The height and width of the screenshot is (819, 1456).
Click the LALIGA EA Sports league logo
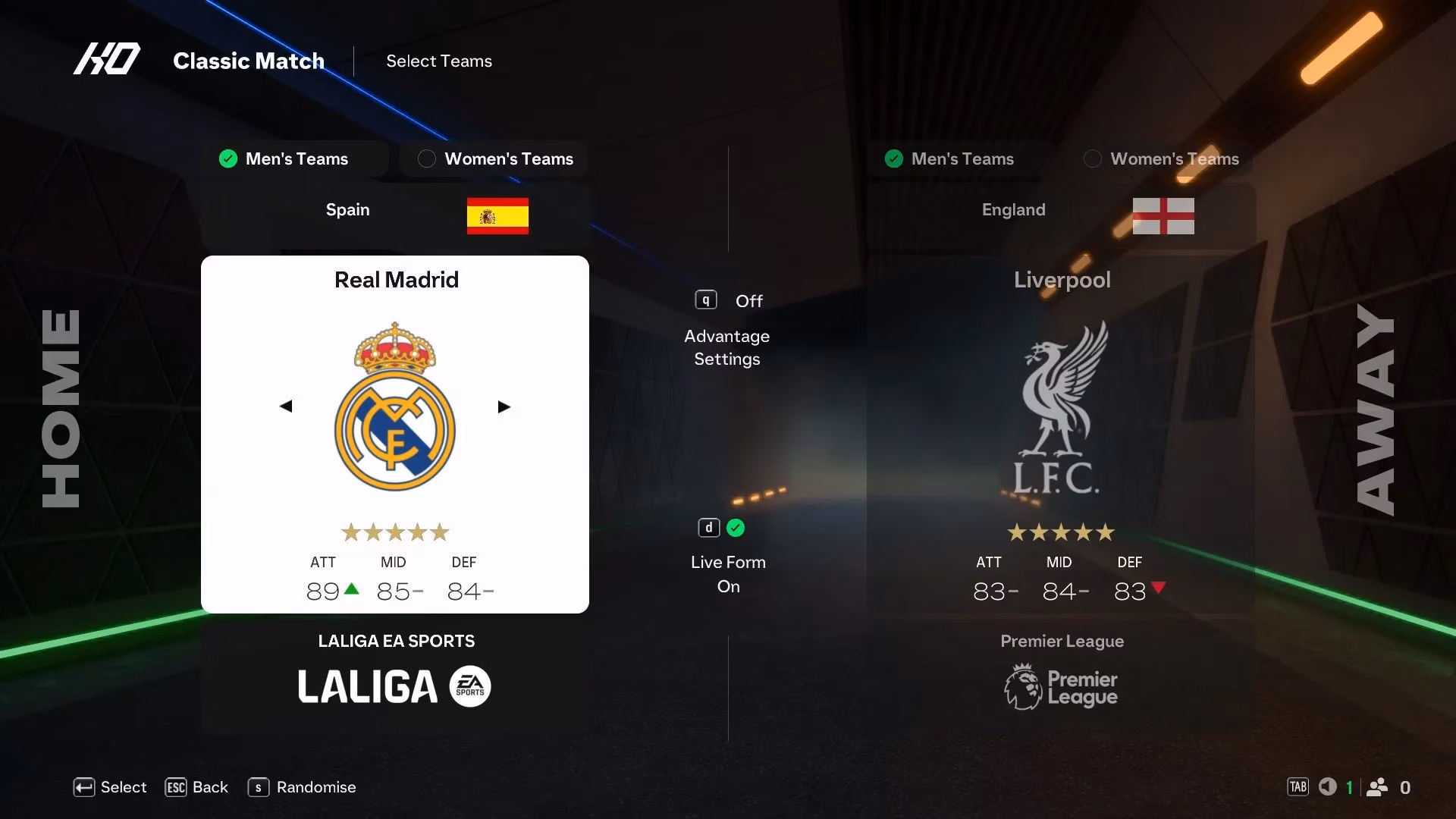pos(394,686)
